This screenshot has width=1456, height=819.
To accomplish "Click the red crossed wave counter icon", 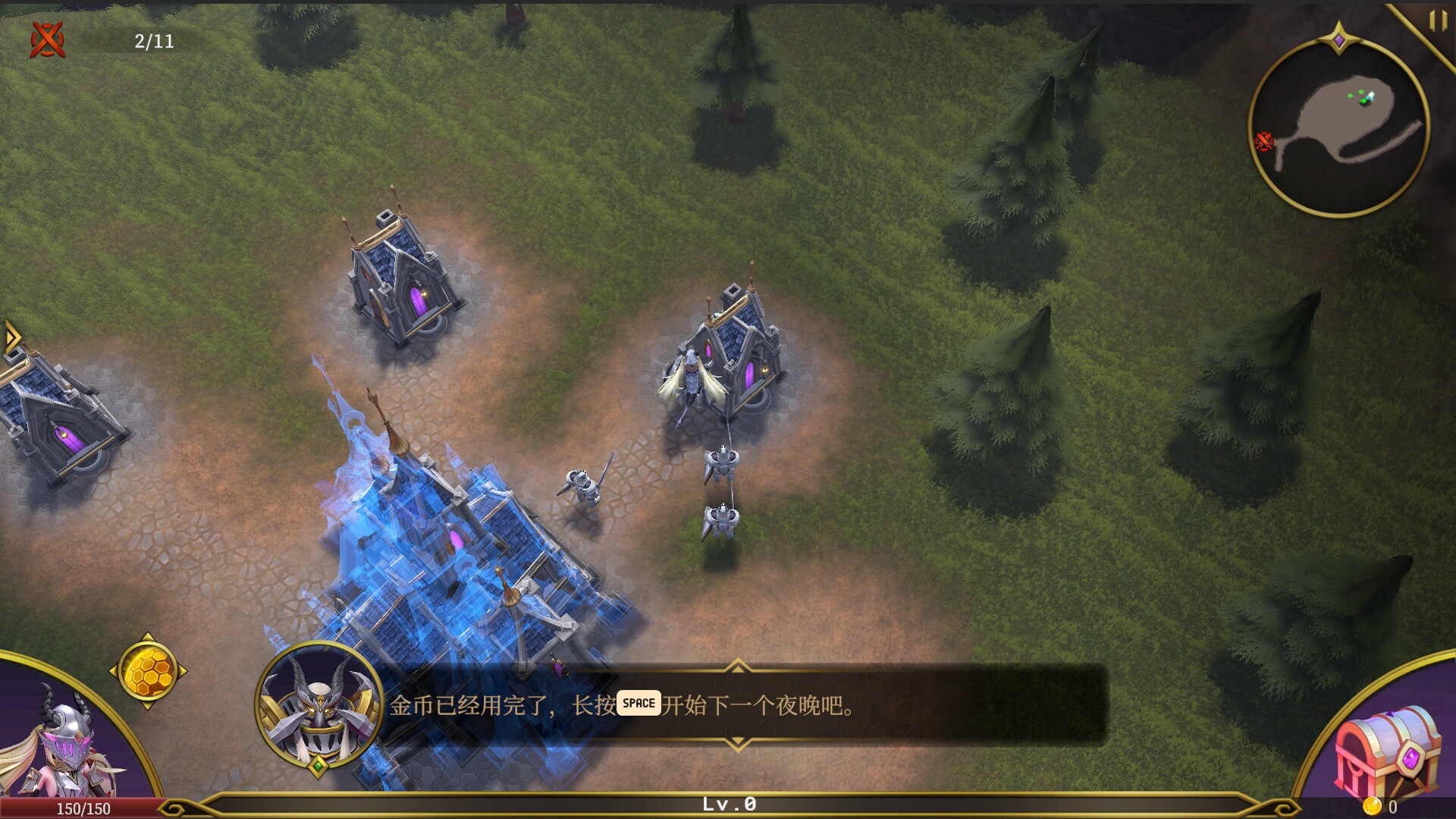I will coord(47,39).
